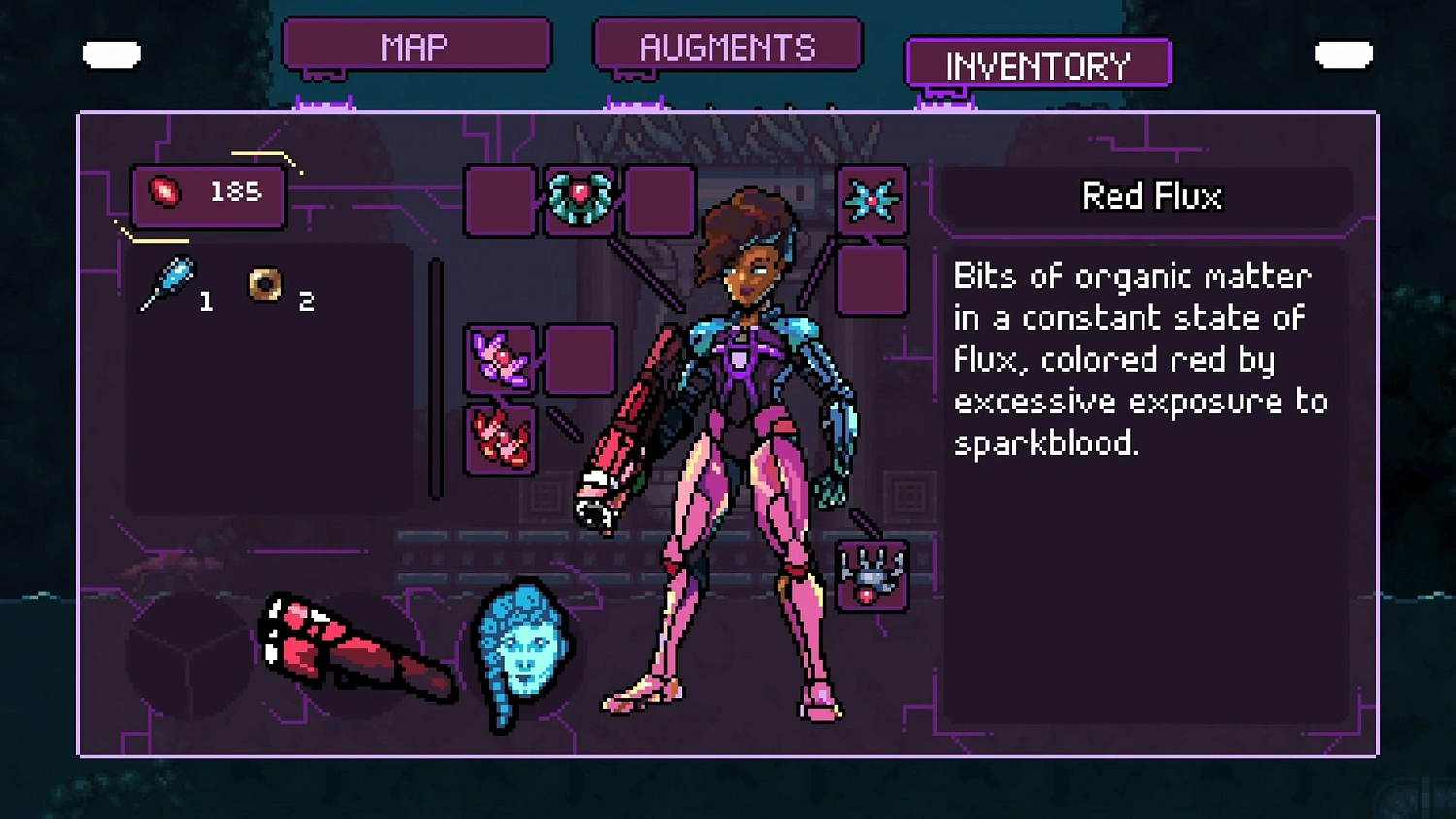Open the AUGMENTS tab

(726, 46)
